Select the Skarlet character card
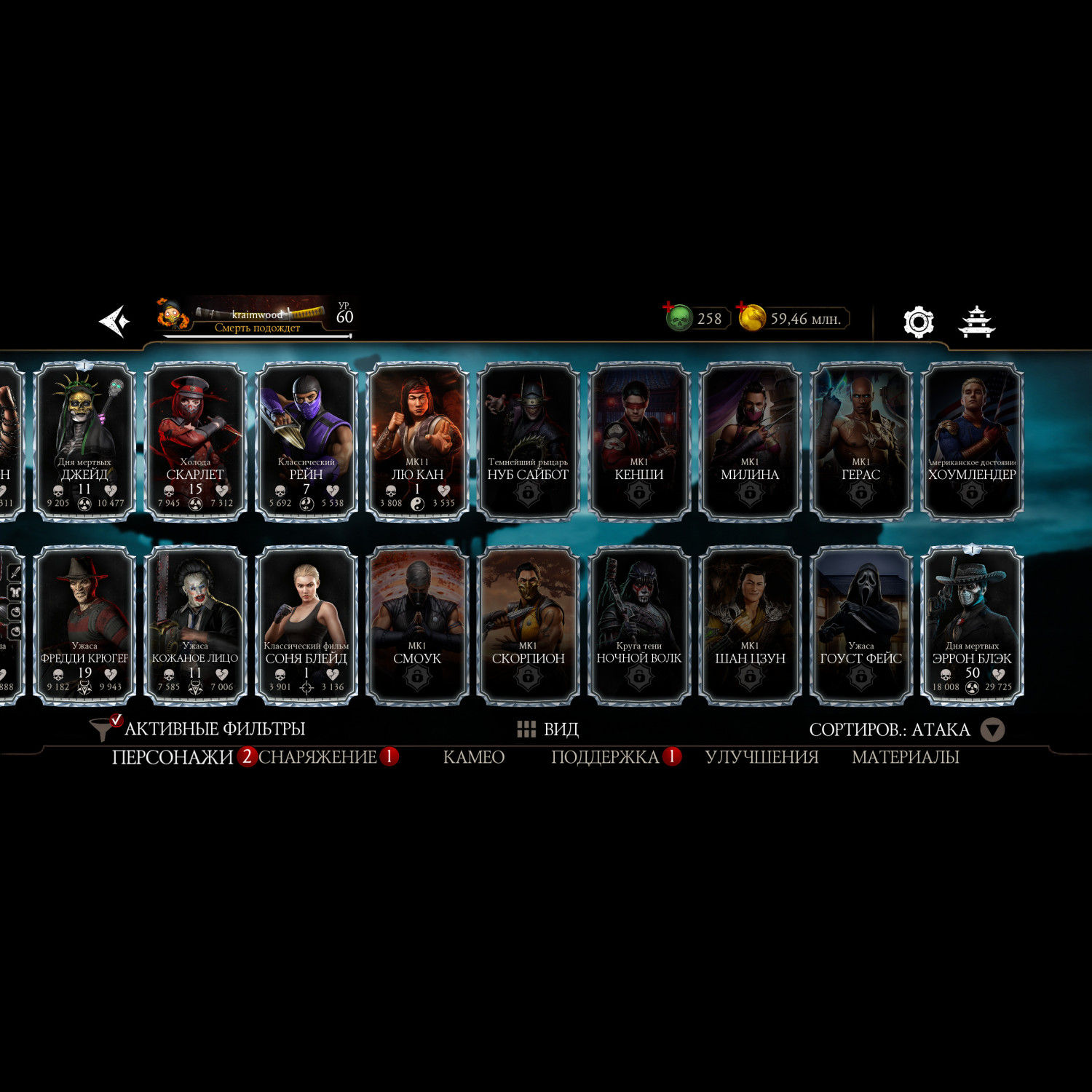This screenshot has width=1092, height=1092. pyautogui.click(x=195, y=441)
